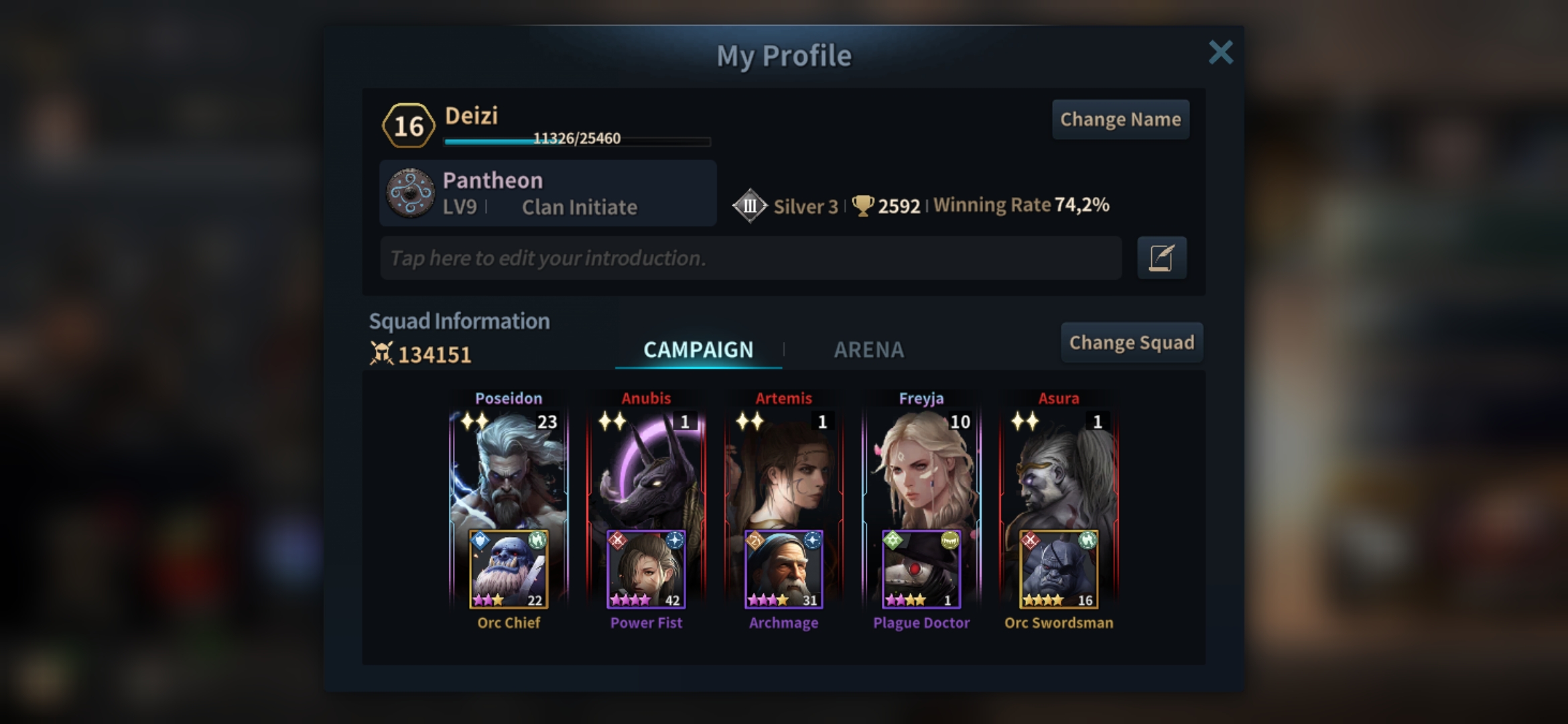Click the edit introduction pencil icon
Viewport: 1568px width, 724px height.
point(1161,258)
